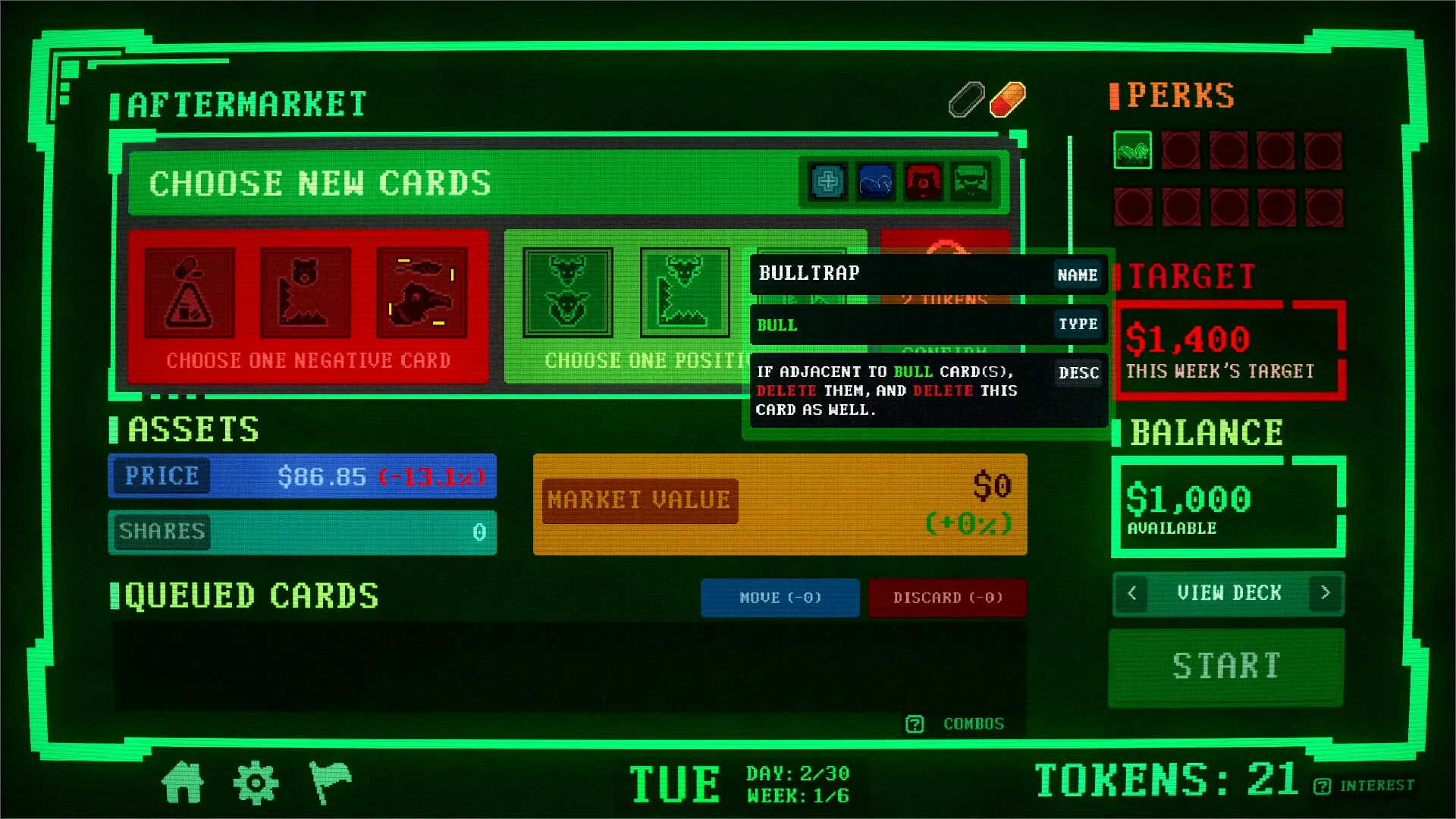The width and height of the screenshot is (1456, 819).
Task: Open settings via the gear icon
Action: tap(256, 781)
